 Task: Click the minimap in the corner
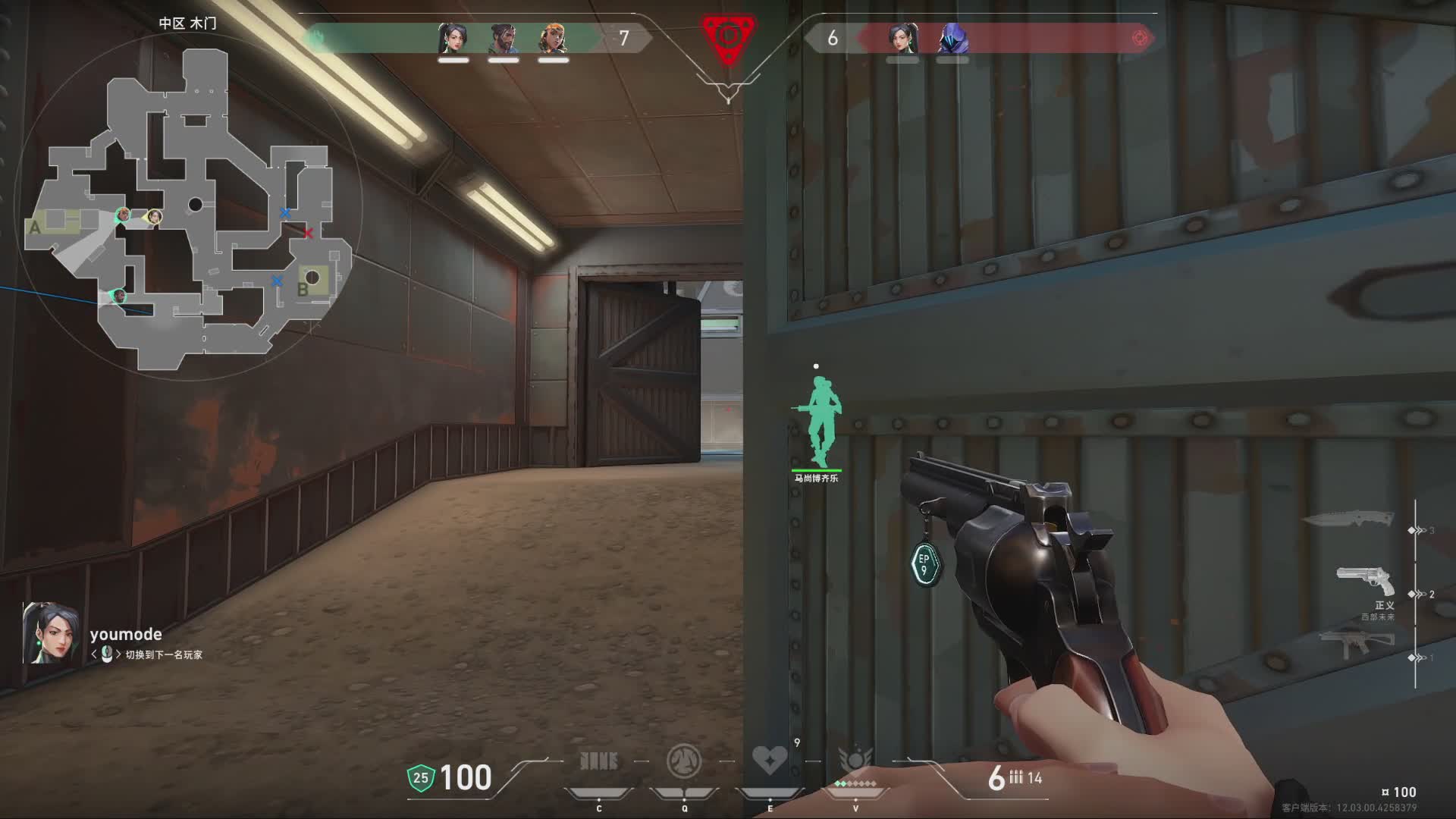point(190,209)
